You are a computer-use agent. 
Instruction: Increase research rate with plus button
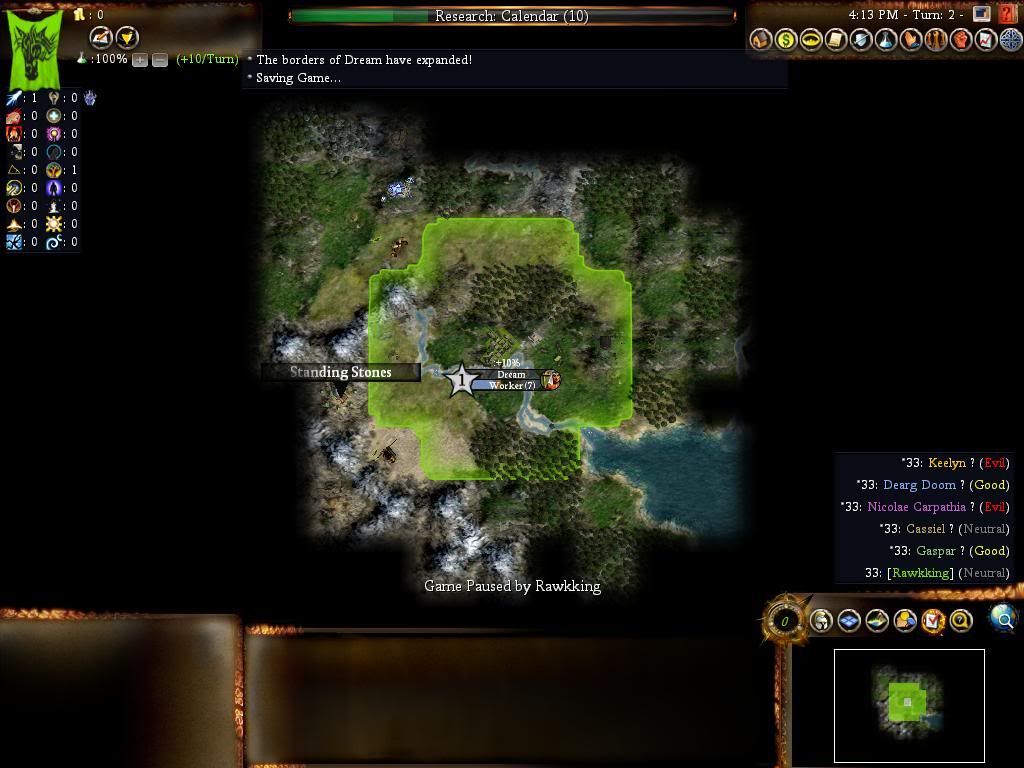coord(140,60)
